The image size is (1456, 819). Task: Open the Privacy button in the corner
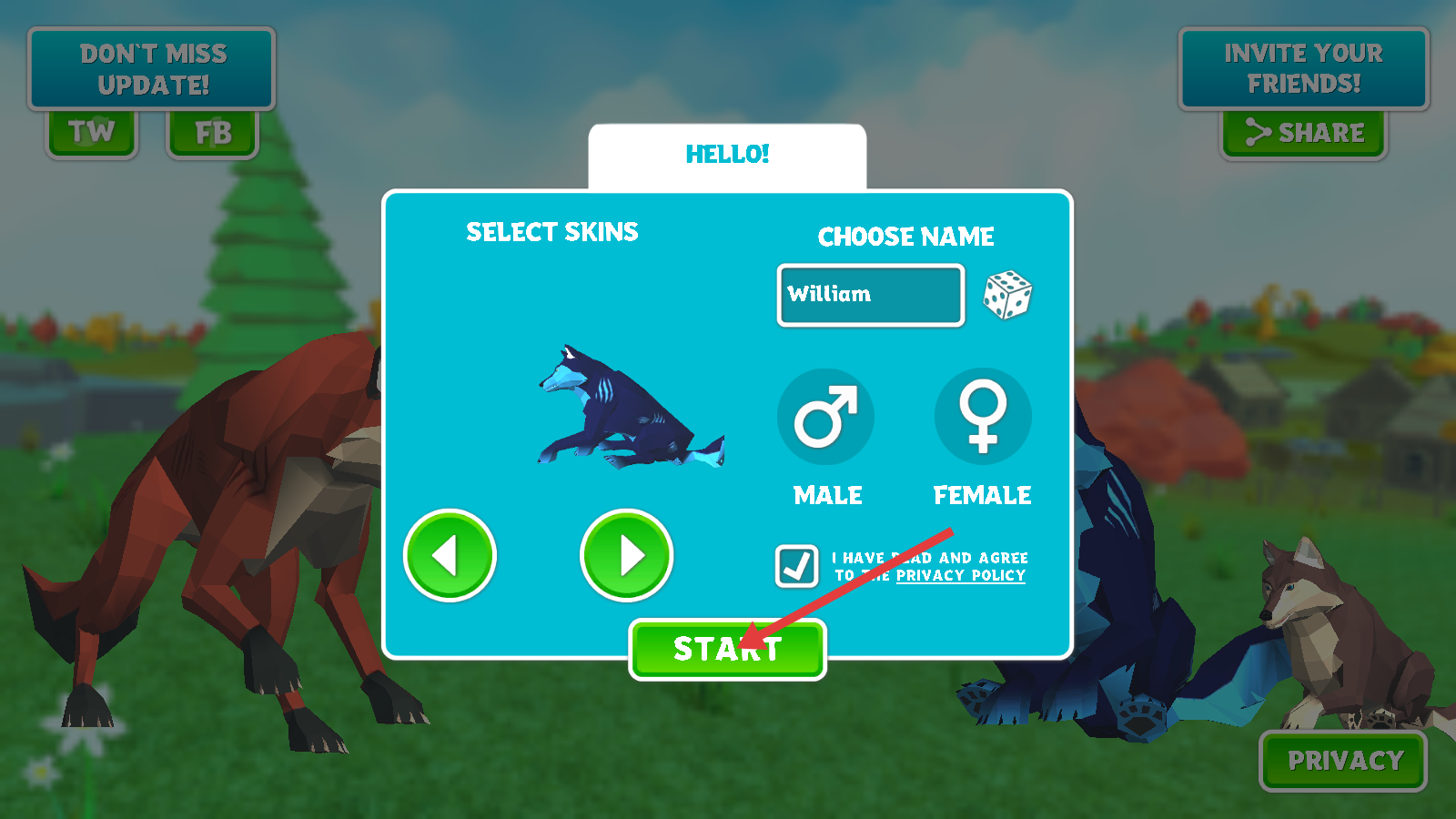(x=1343, y=761)
